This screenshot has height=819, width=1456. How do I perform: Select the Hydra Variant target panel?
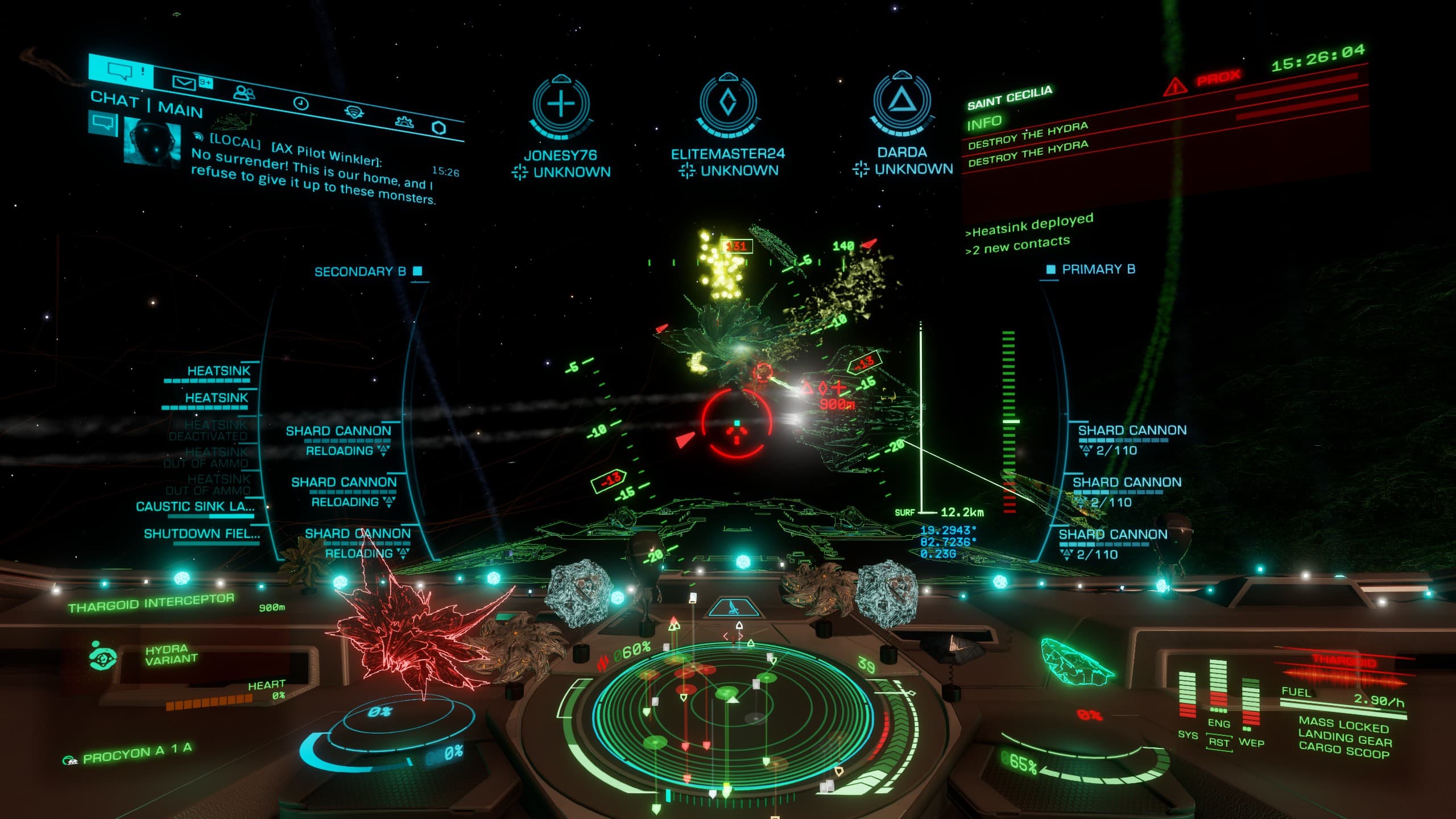tap(171, 655)
